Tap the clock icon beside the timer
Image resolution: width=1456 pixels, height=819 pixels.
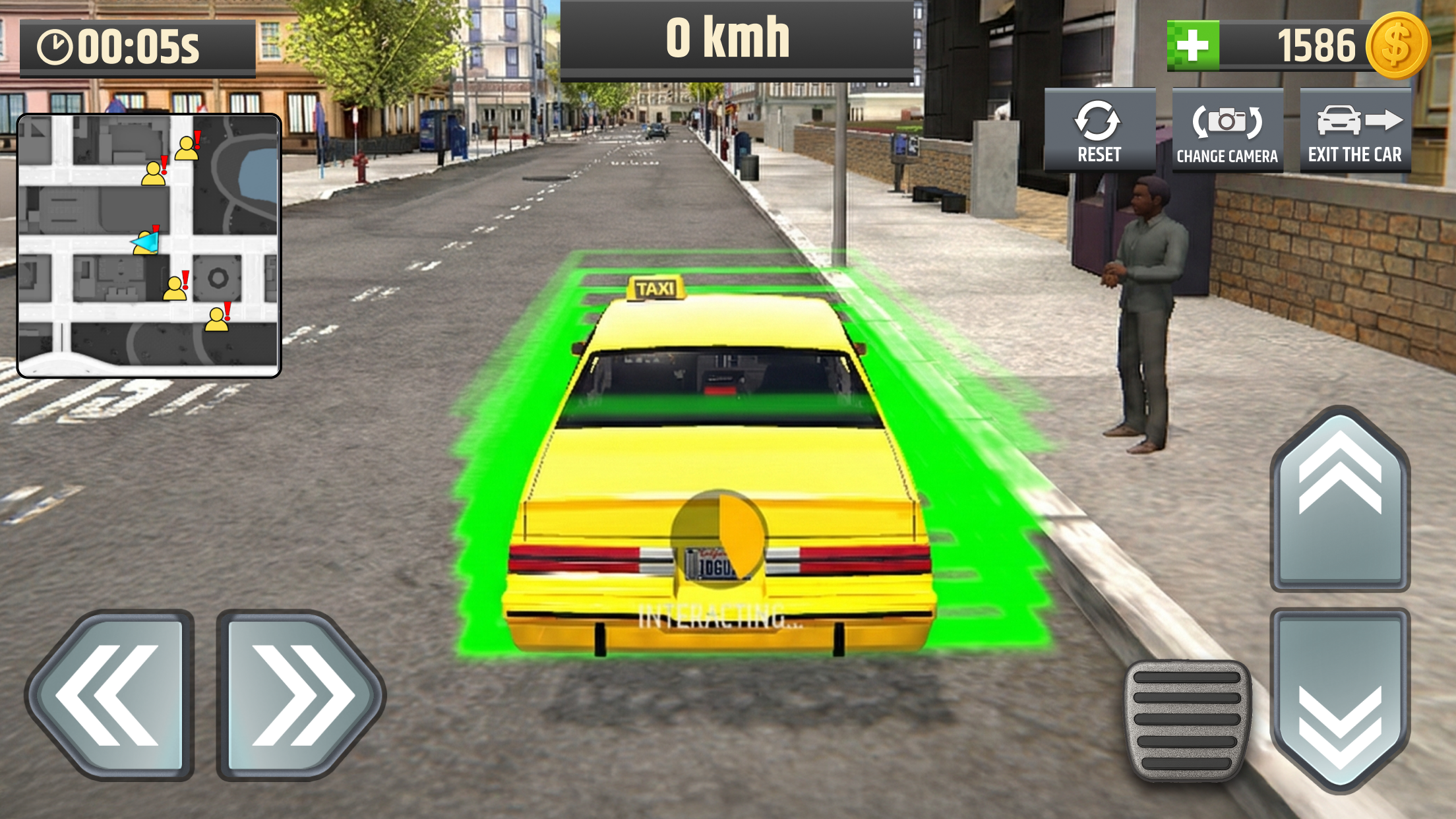(55, 45)
